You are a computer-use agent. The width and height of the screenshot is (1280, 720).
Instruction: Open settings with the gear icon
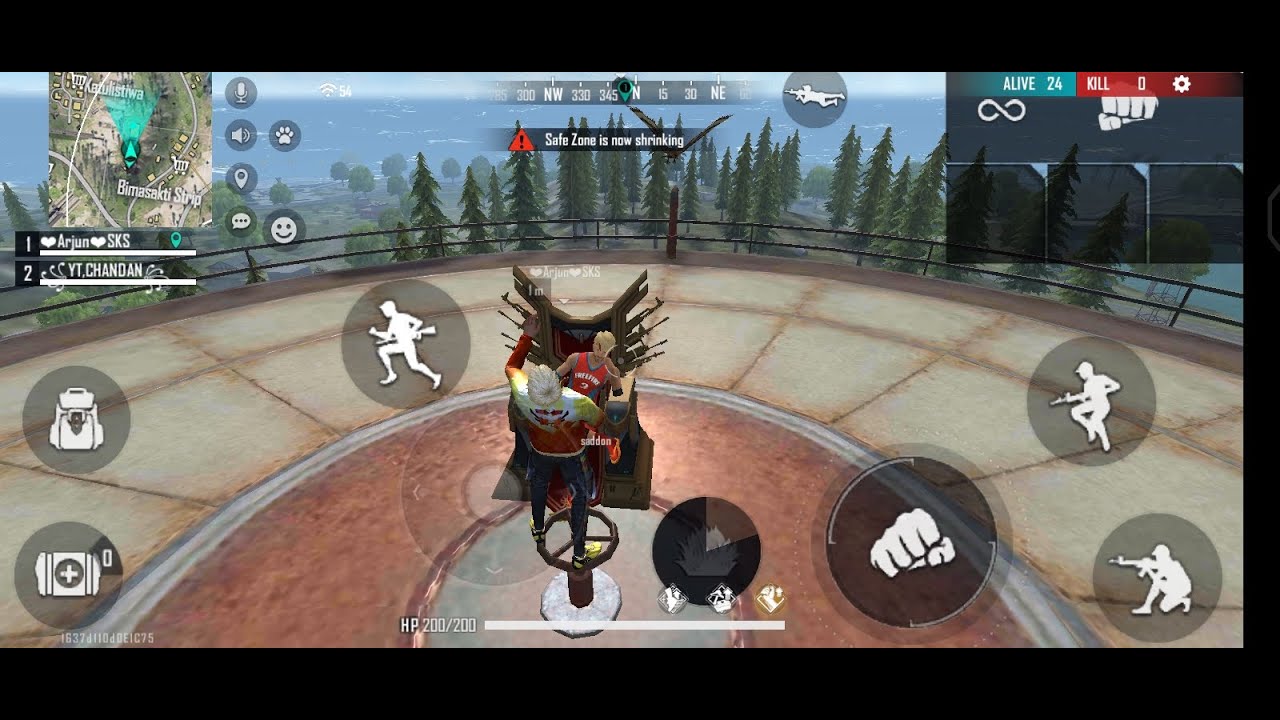point(1181,84)
